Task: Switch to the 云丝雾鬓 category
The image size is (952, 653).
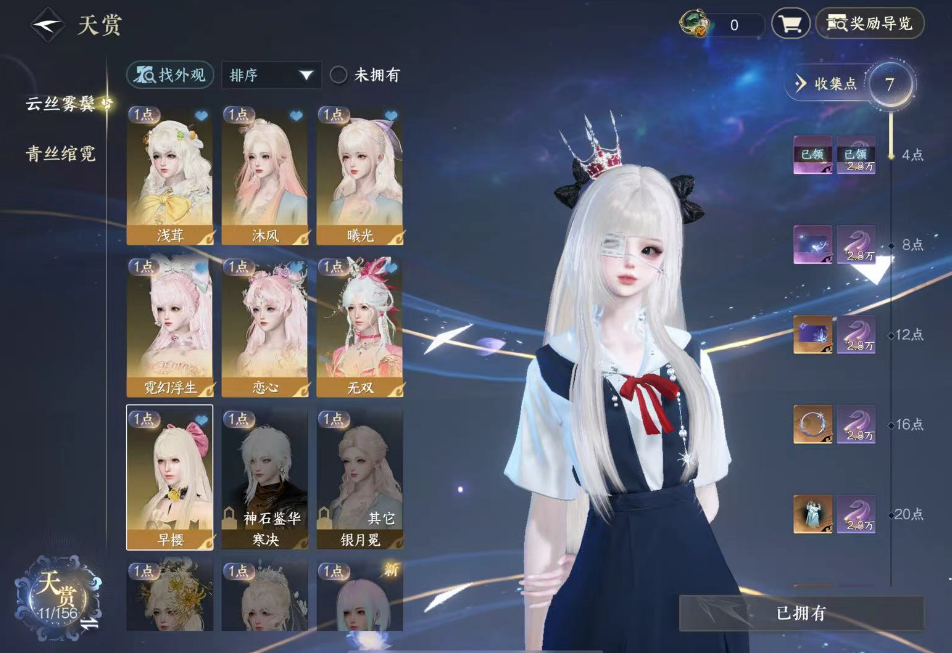Action: [x=62, y=104]
